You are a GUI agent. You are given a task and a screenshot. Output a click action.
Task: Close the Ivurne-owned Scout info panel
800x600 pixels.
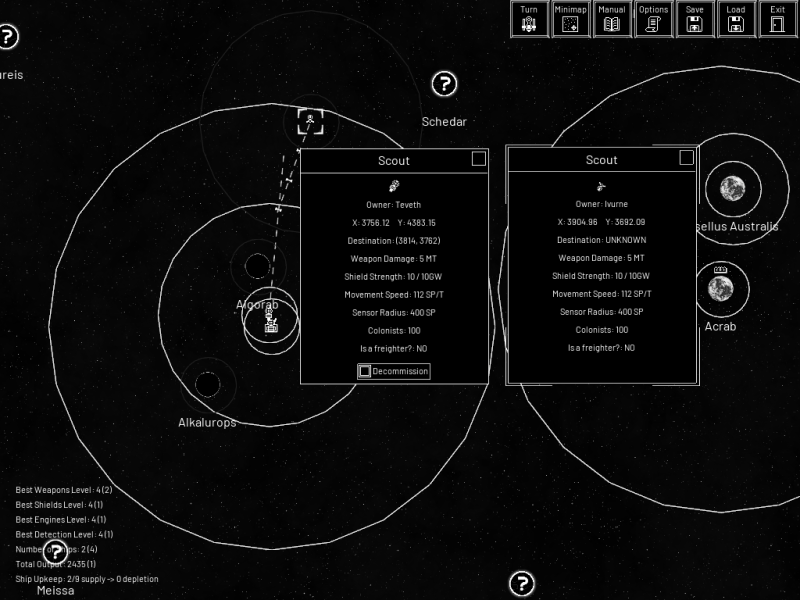pyautogui.click(x=686, y=158)
